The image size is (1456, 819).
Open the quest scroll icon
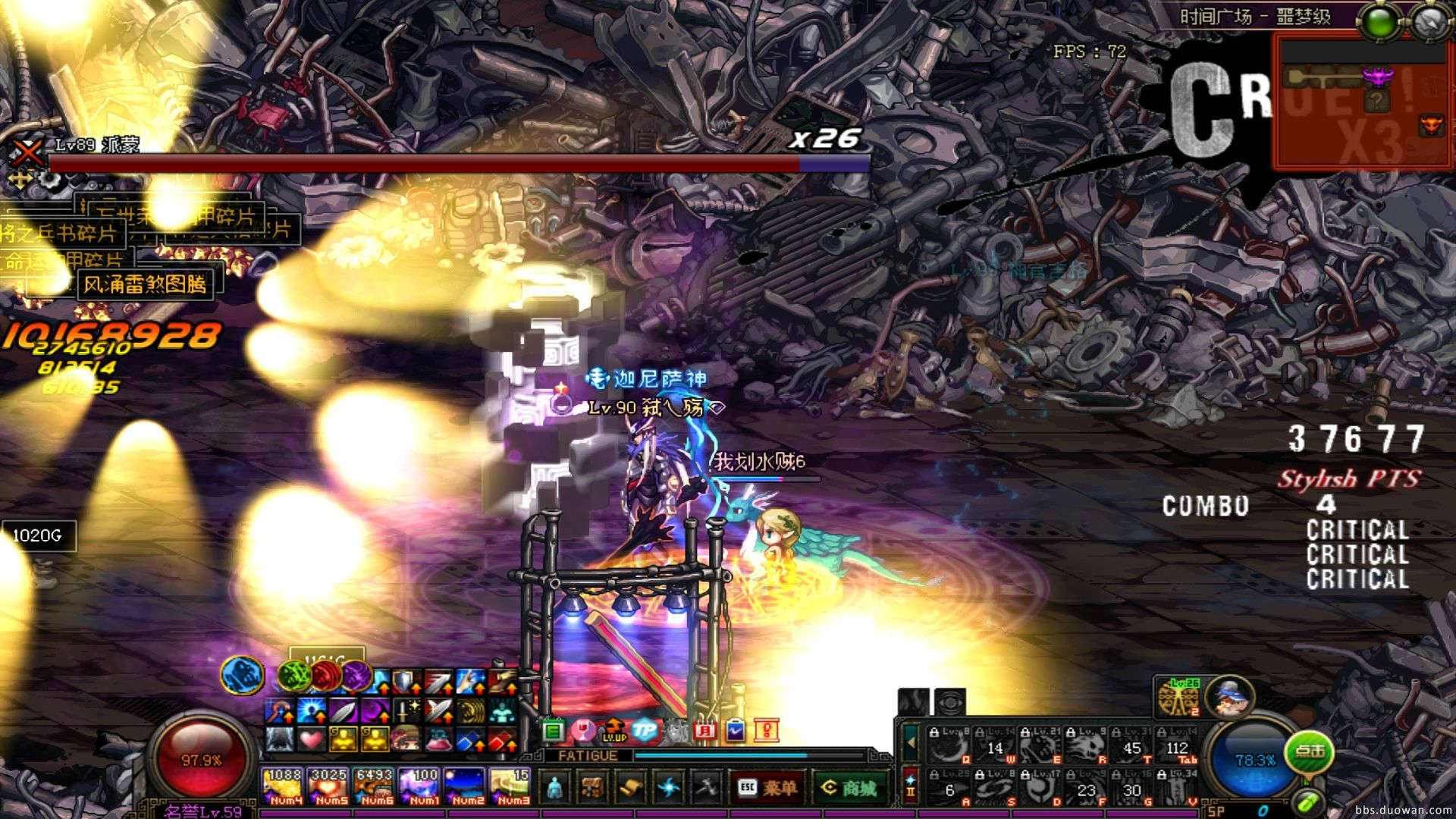(x=630, y=787)
